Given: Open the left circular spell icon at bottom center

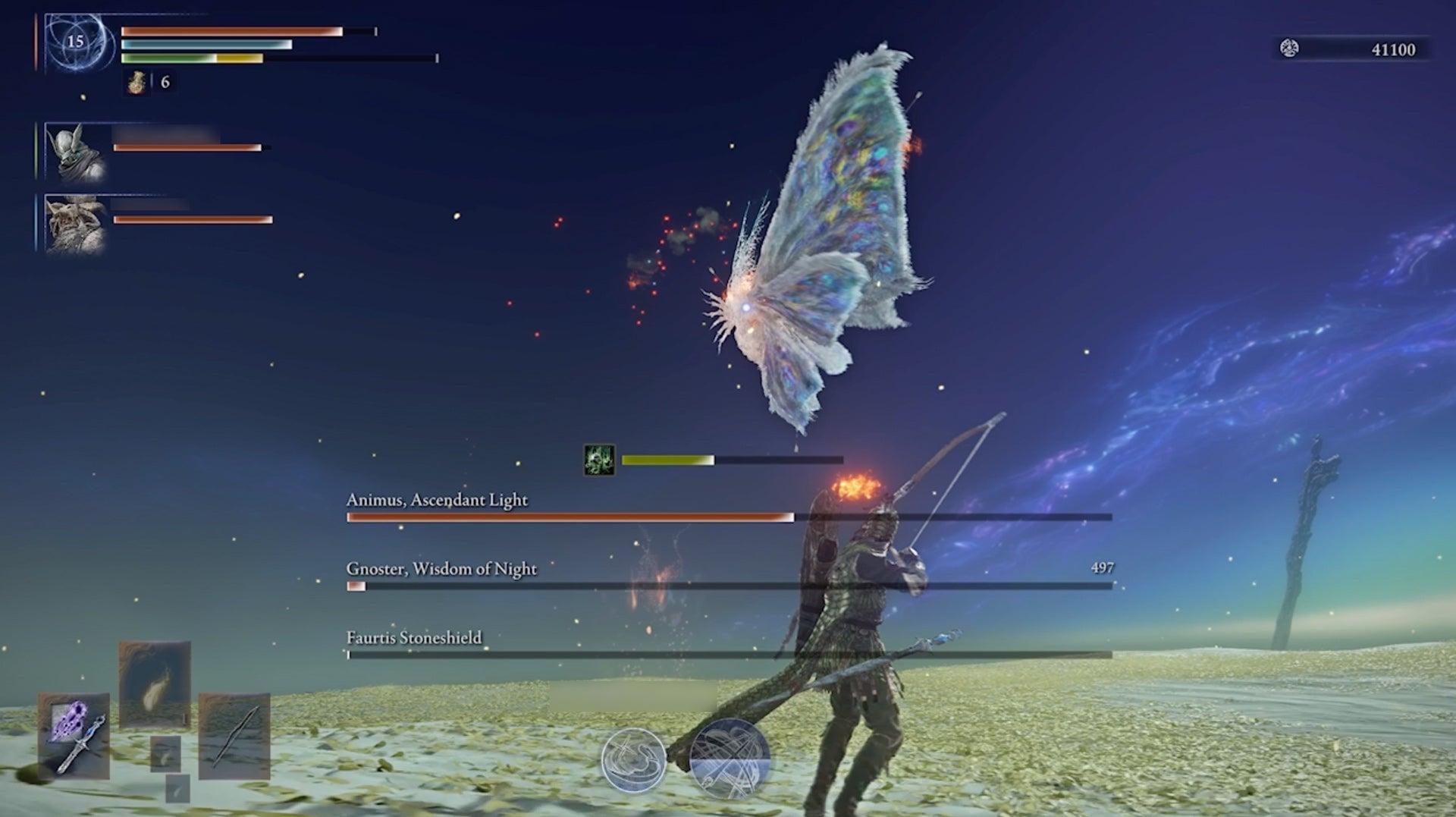Looking at the screenshot, I should pos(635,760).
